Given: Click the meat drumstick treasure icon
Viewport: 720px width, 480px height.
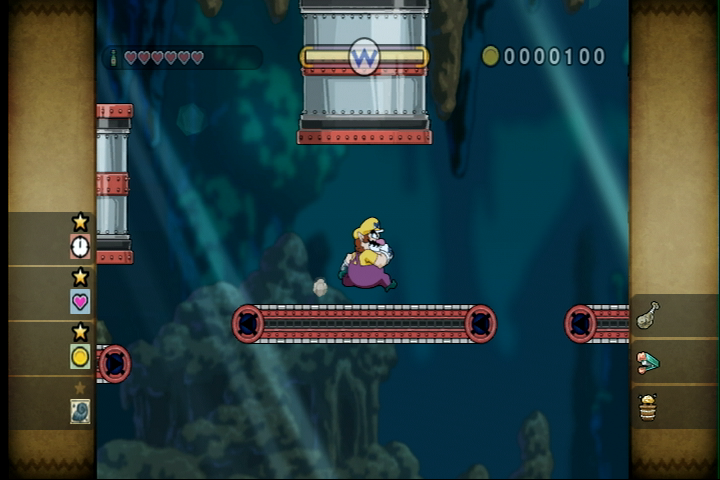Looking at the screenshot, I should coord(647,315).
